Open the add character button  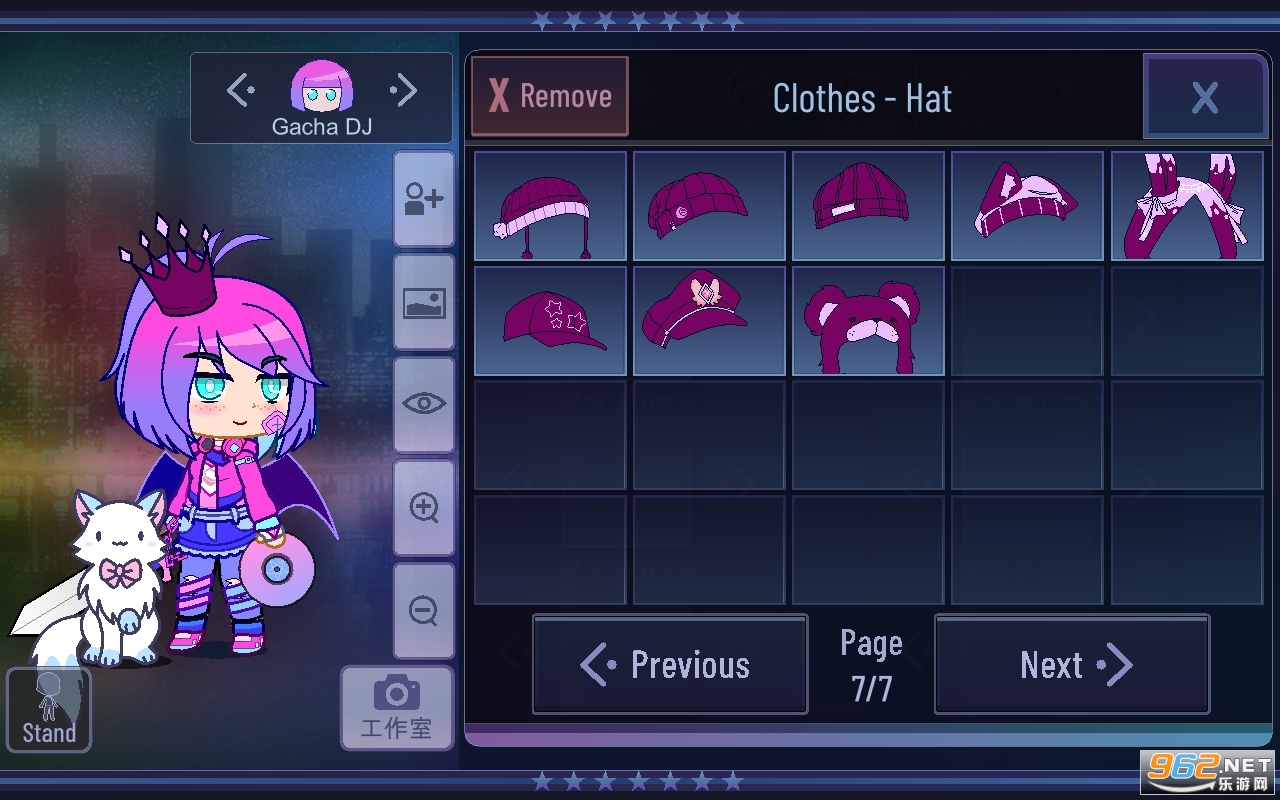pos(424,199)
